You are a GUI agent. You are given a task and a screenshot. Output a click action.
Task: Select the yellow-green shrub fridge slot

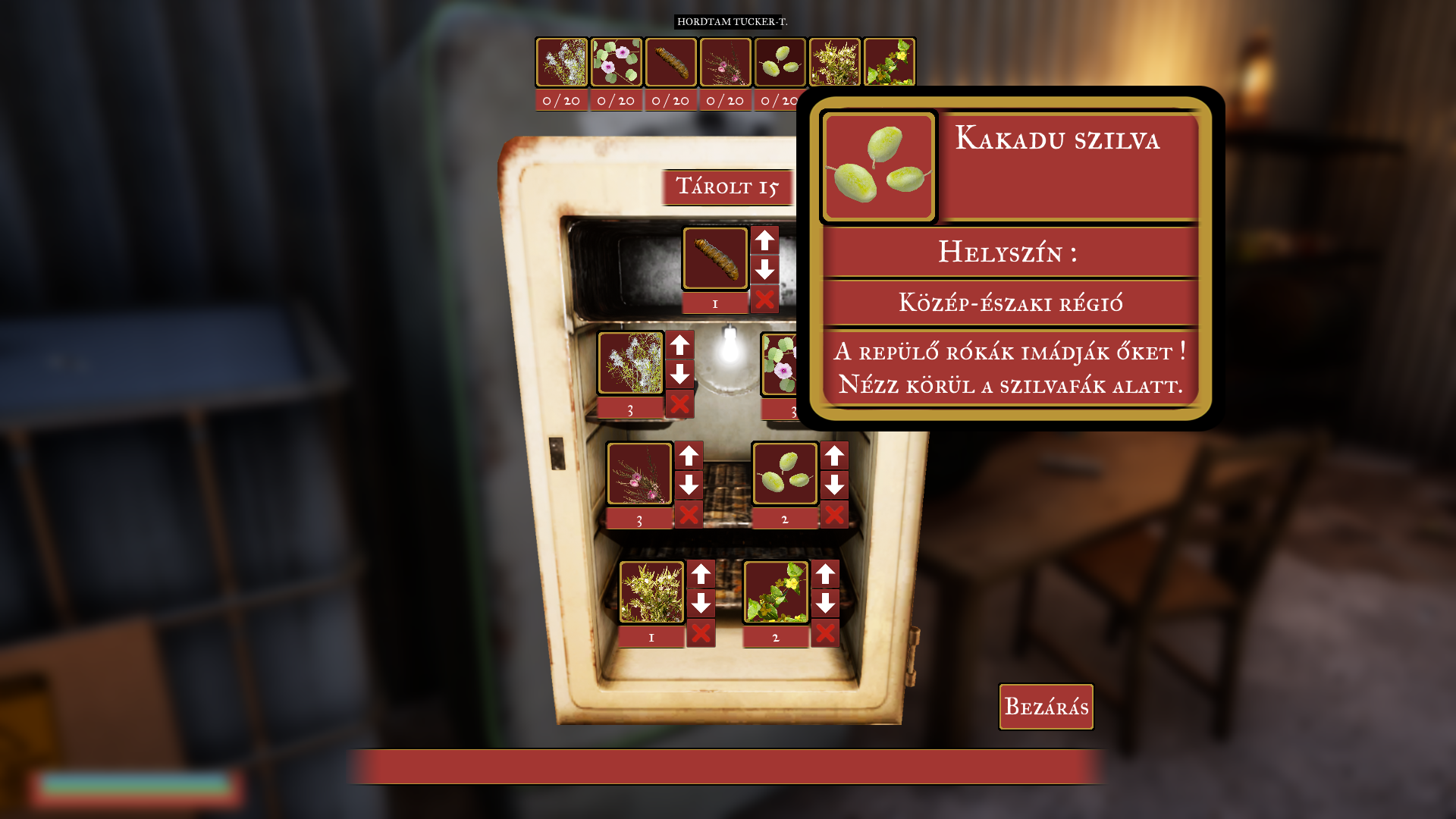click(x=651, y=592)
